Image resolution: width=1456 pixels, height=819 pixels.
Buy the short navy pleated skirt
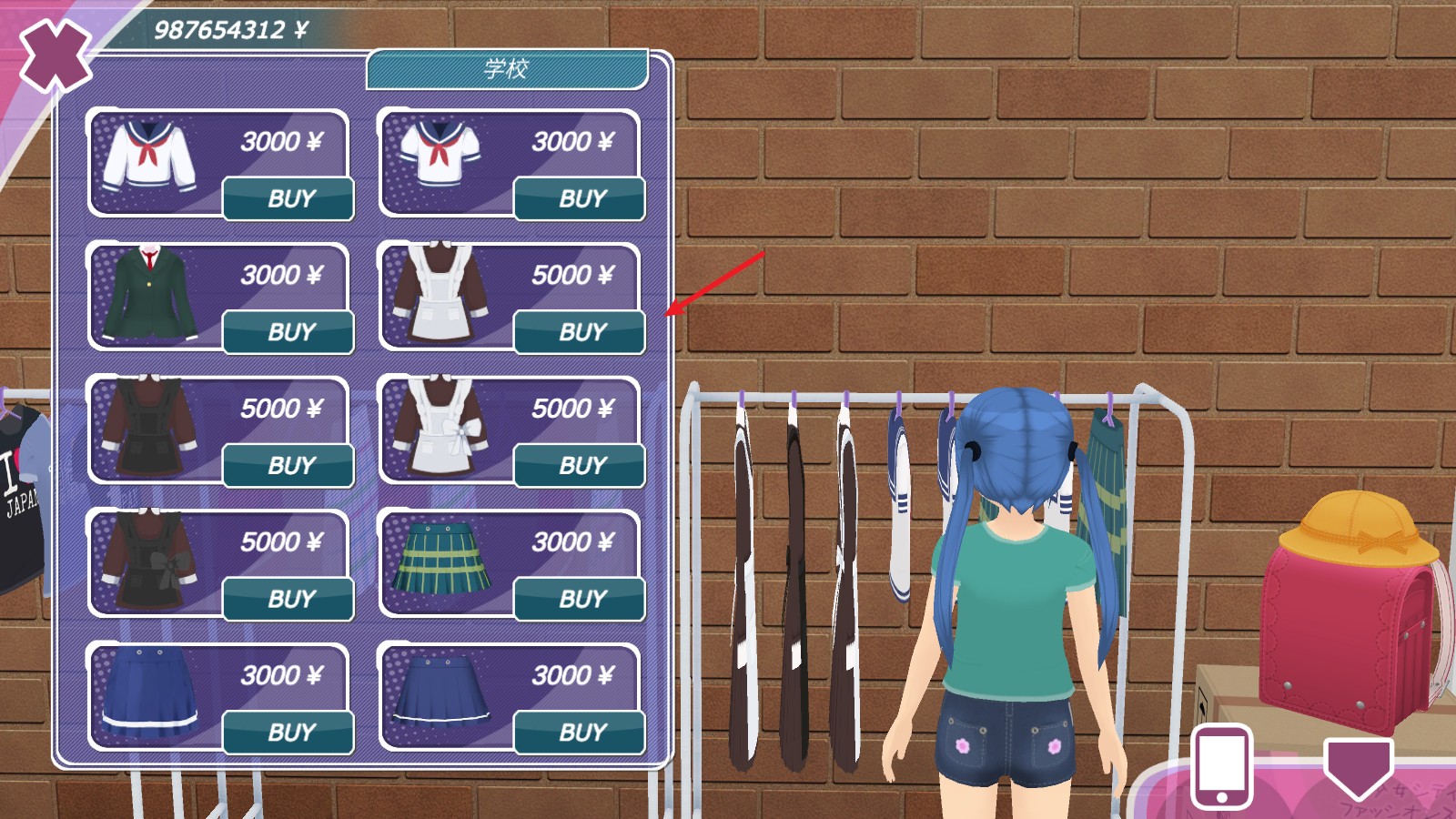[x=581, y=733]
